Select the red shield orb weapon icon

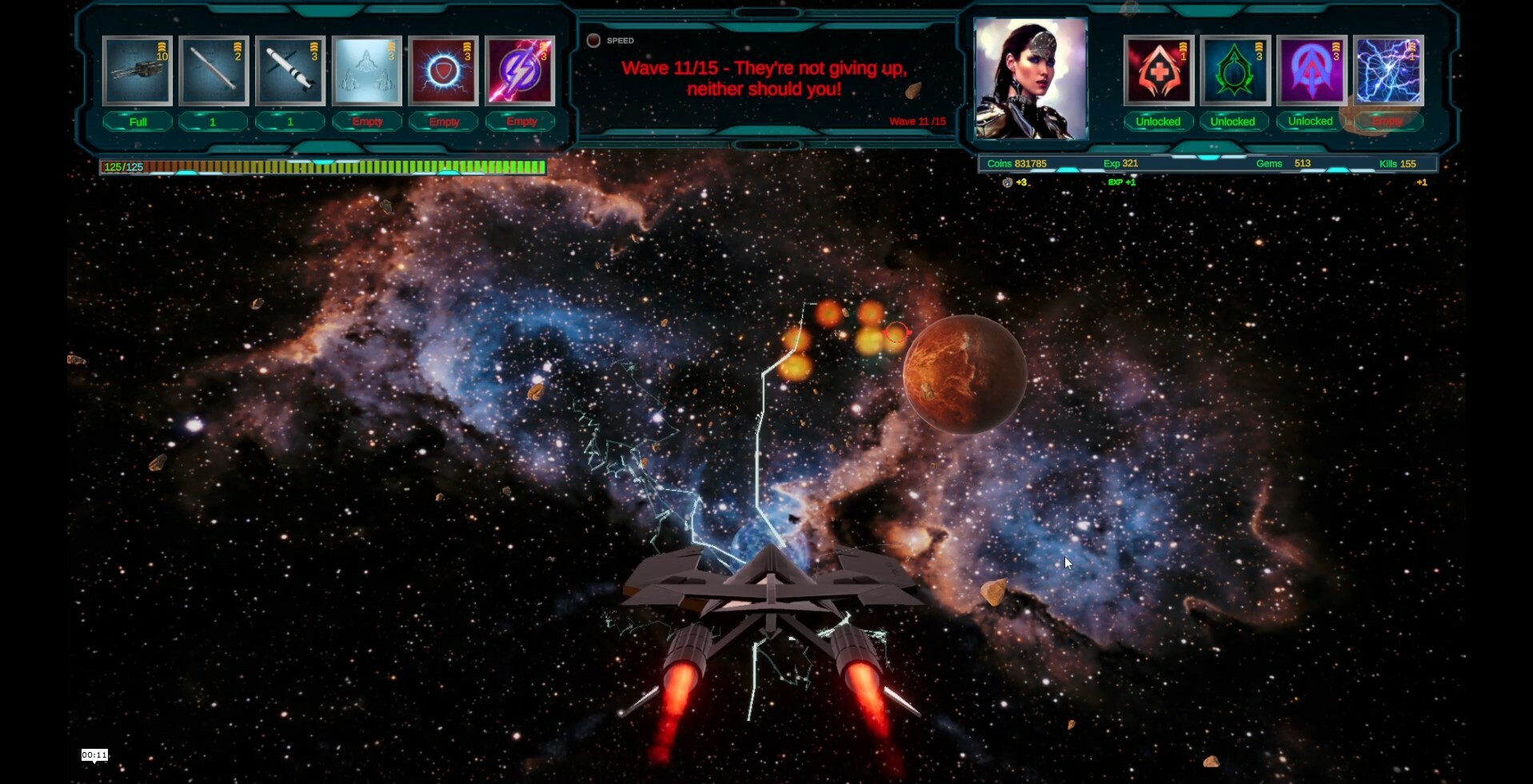coord(443,70)
